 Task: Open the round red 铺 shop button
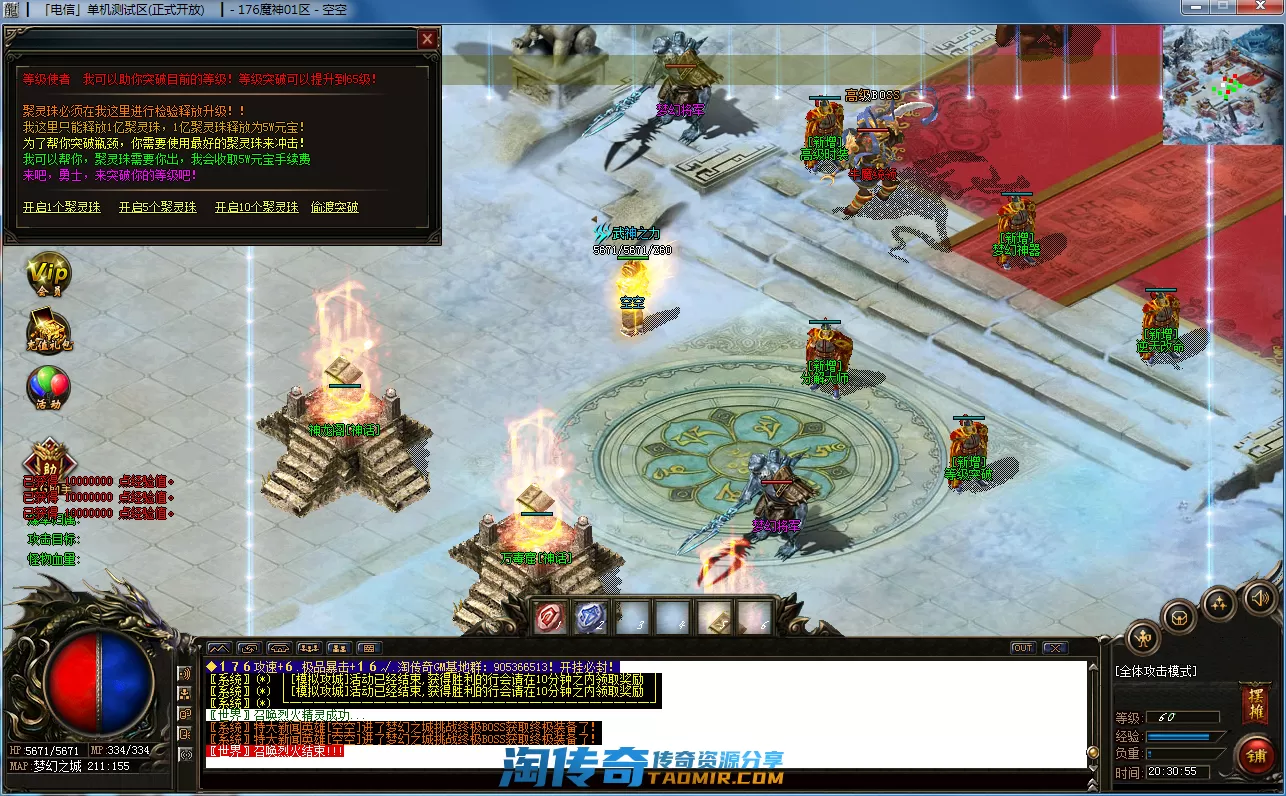click(x=1254, y=755)
